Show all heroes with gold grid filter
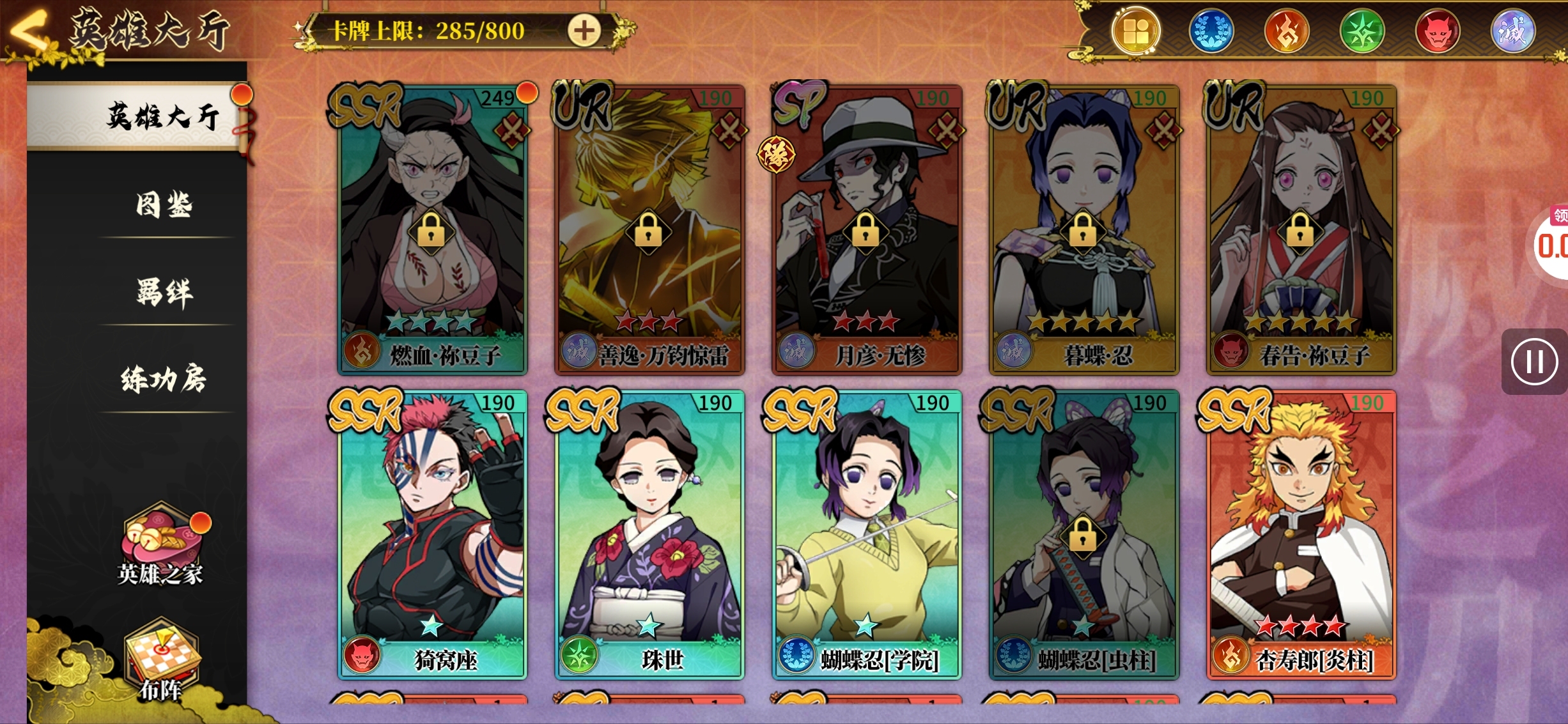The width and height of the screenshot is (1568, 724). (x=1136, y=31)
